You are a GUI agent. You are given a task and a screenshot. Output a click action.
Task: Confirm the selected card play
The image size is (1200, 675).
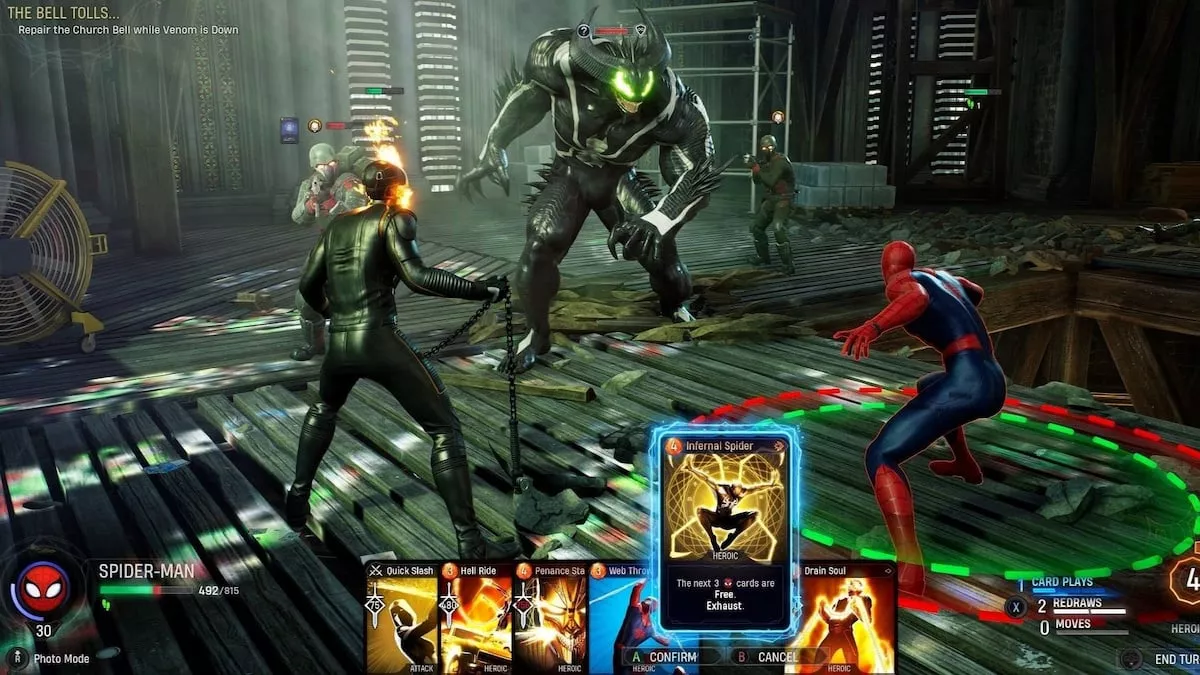pos(665,657)
